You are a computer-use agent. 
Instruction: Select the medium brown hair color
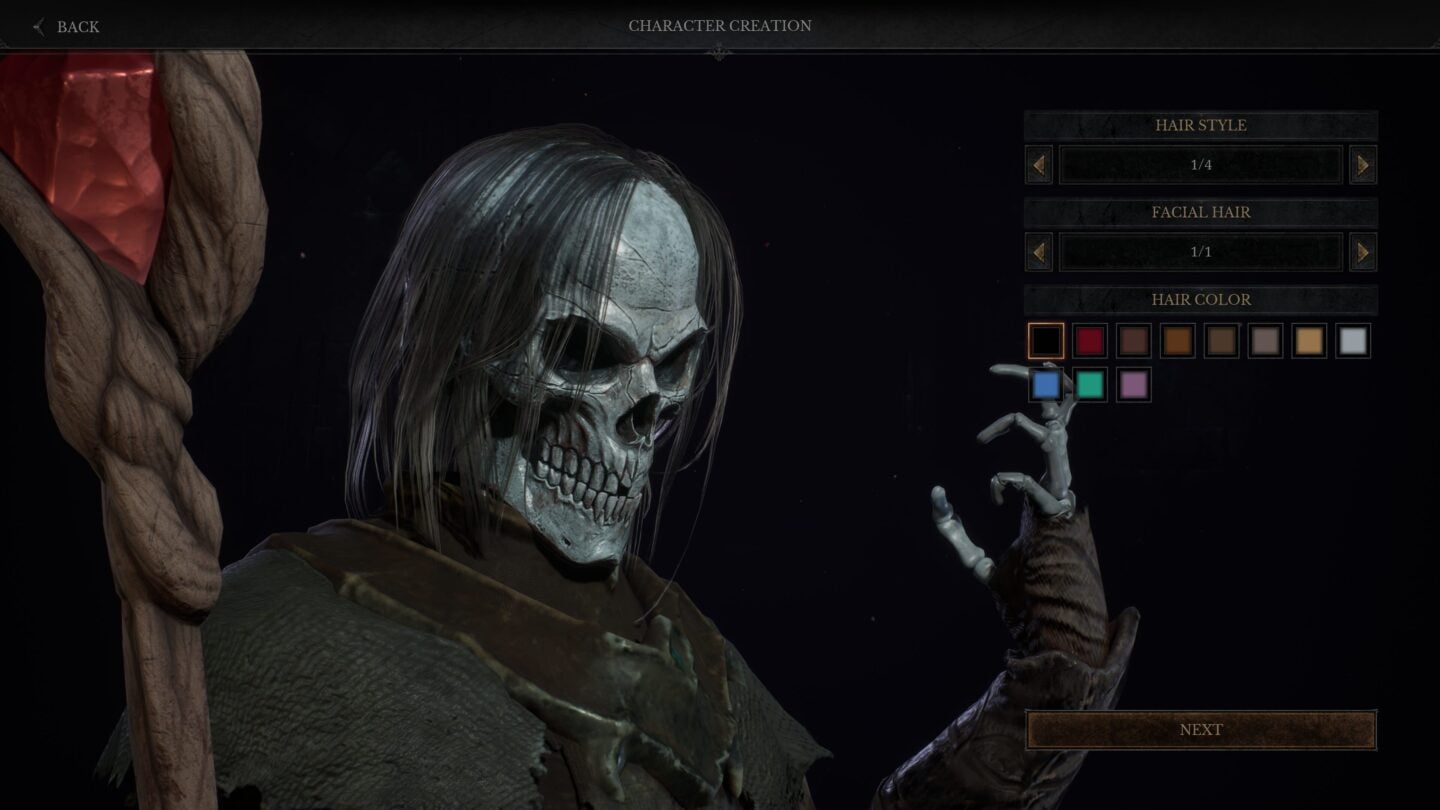point(1222,340)
